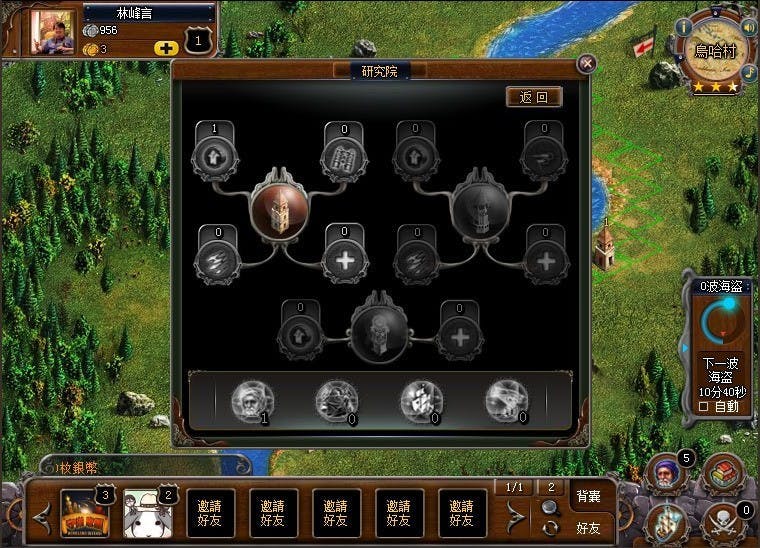Viewport: 760px width, 548px height.
Task: Tick the 自動 auto pirate wave checkbox
Action: [702, 406]
